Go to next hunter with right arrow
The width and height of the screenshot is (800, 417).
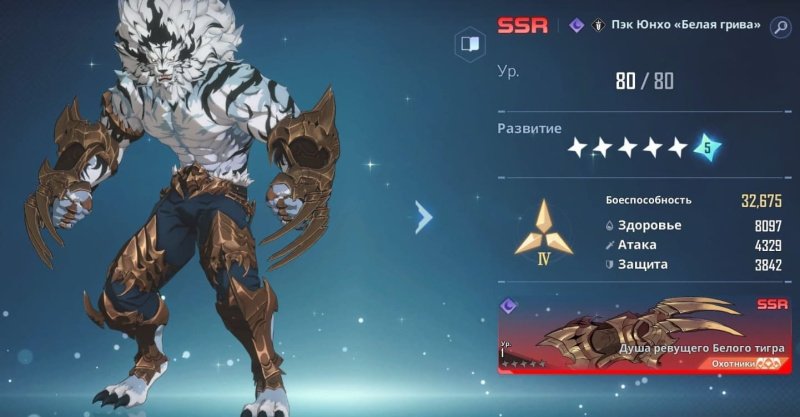[x=424, y=216]
